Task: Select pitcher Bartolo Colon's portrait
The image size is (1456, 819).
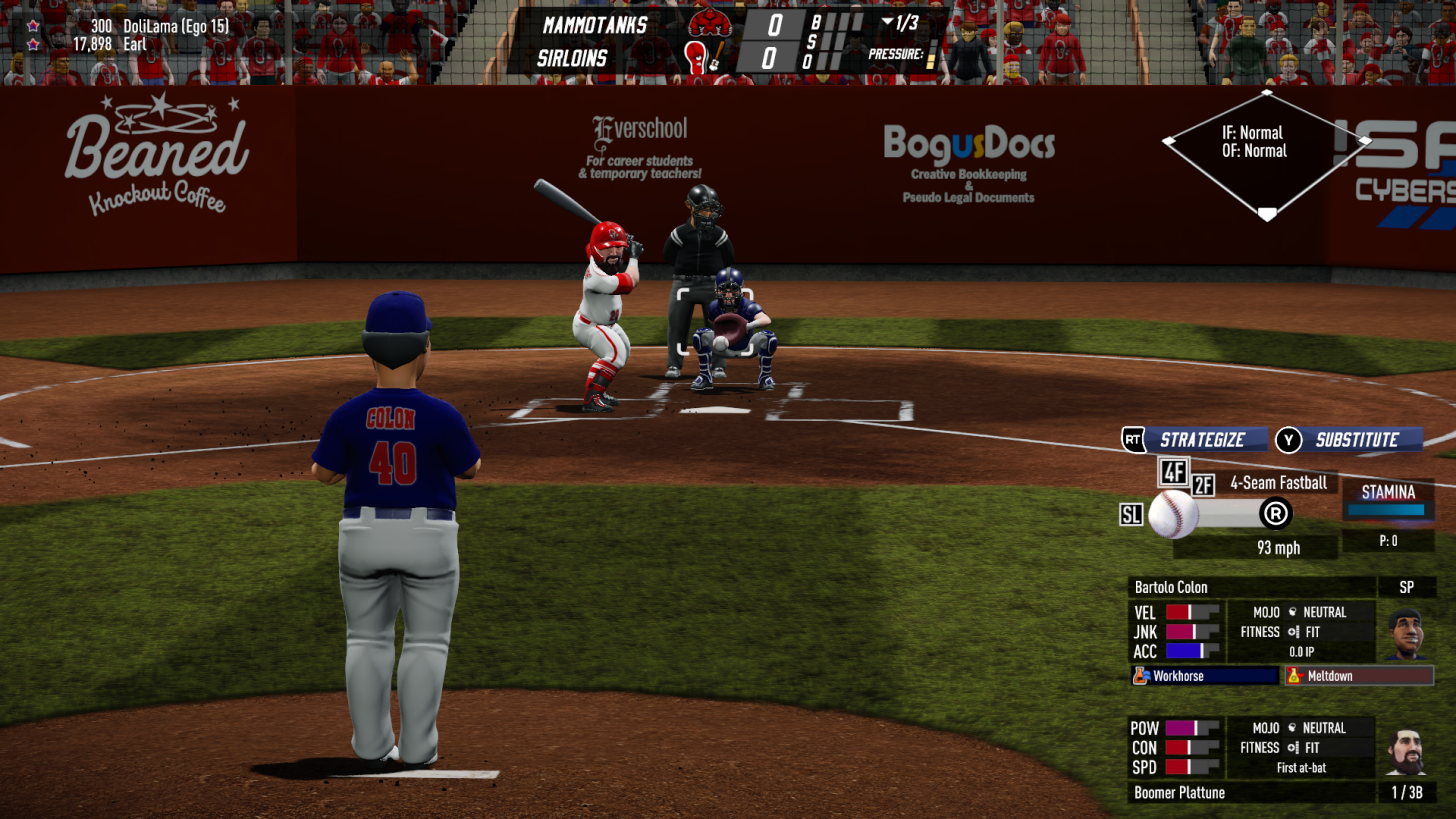Action: point(1405,631)
